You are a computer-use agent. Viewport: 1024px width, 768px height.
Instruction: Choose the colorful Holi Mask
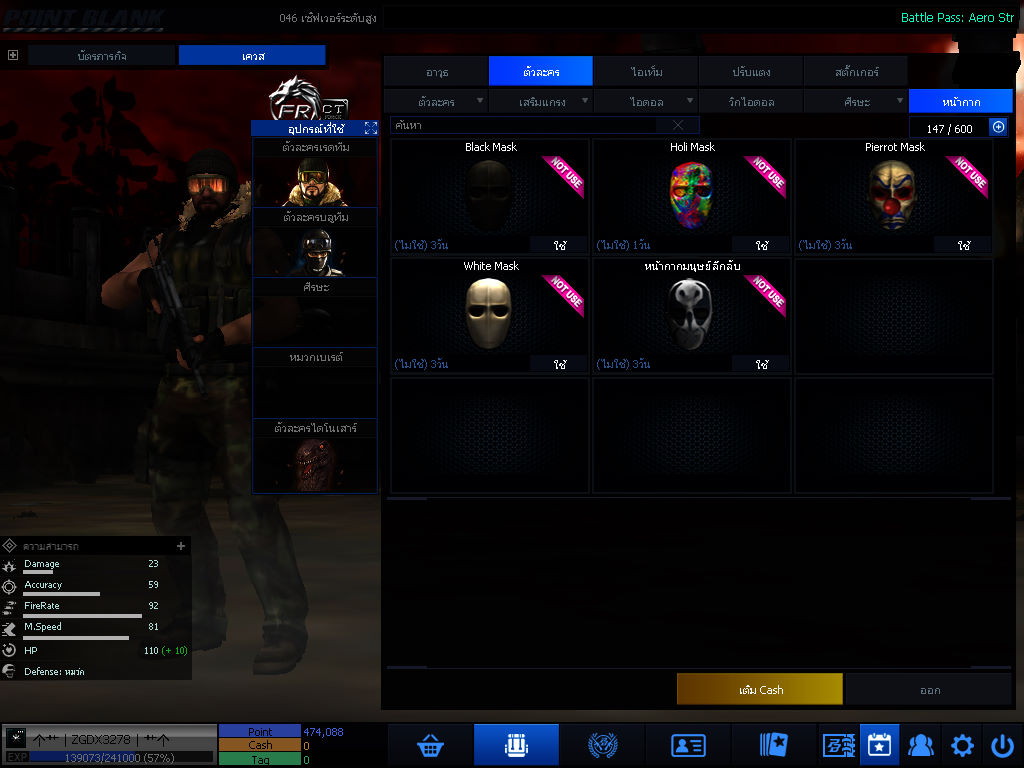692,195
